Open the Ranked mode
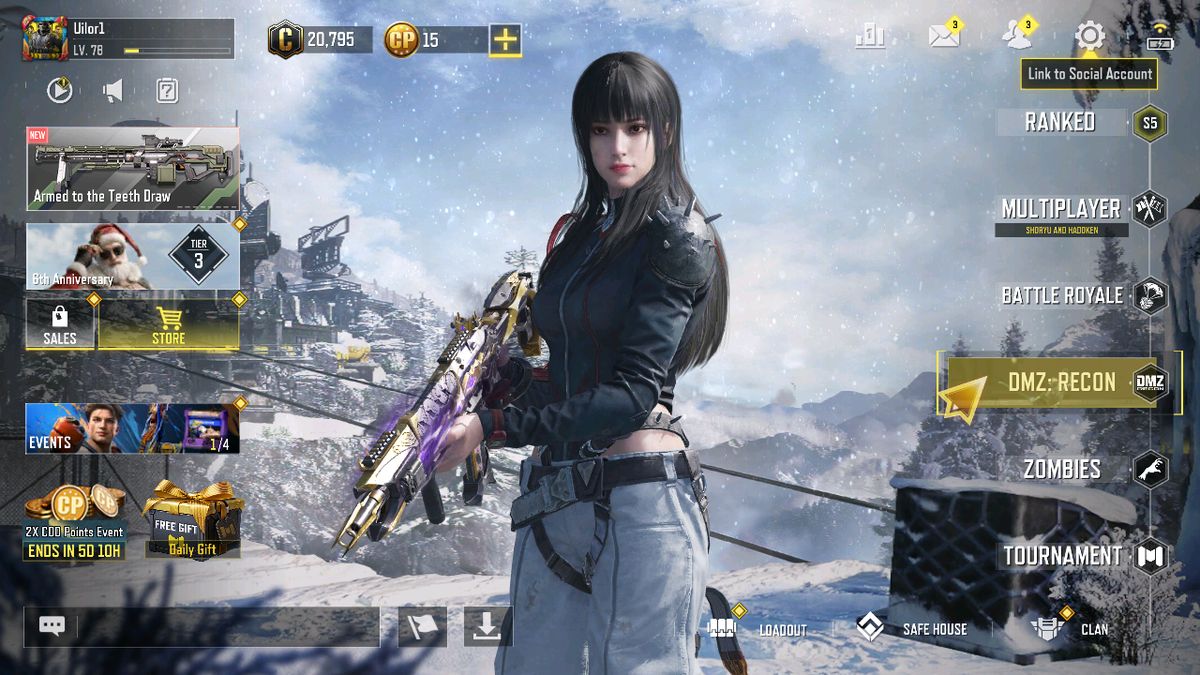This screenshot has width=1200, height=675. tap(1060, 122)
